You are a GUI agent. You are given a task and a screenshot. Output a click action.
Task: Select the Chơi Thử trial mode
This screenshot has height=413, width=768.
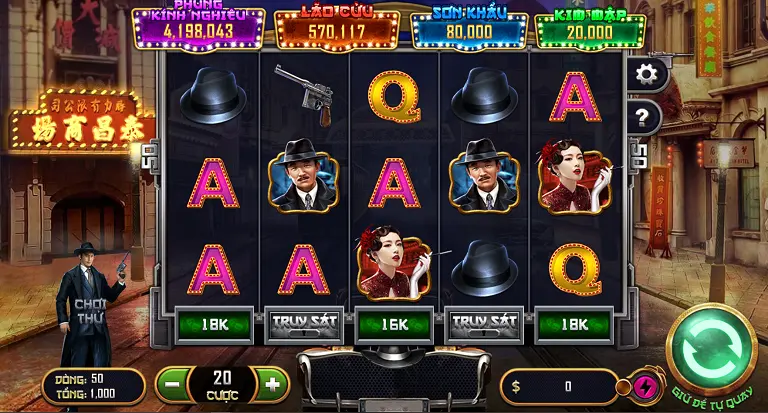(x=89, y=310)
